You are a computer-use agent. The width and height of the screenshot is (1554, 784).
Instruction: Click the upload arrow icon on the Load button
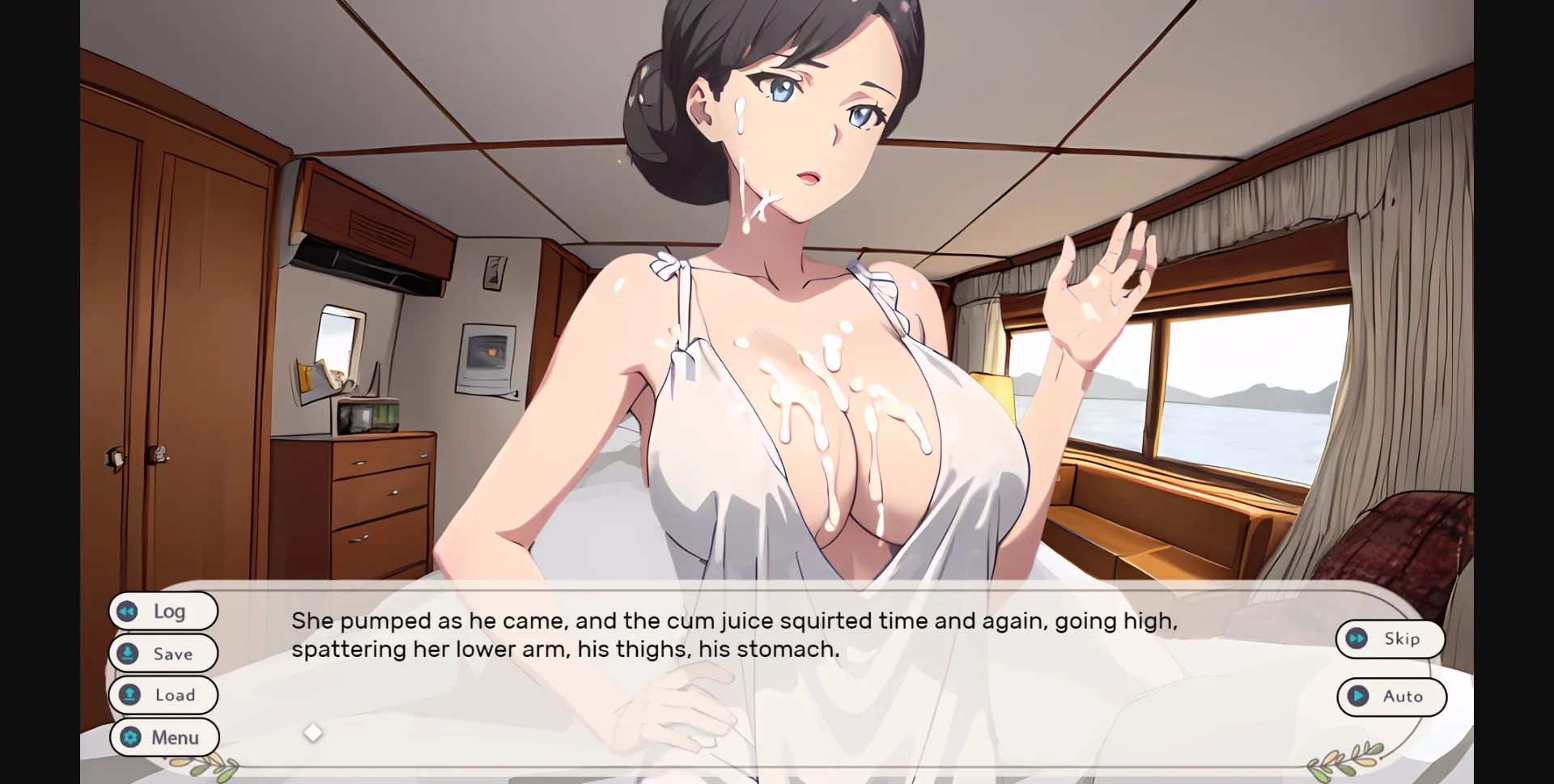pyautogui.click(x=128, y=695)
